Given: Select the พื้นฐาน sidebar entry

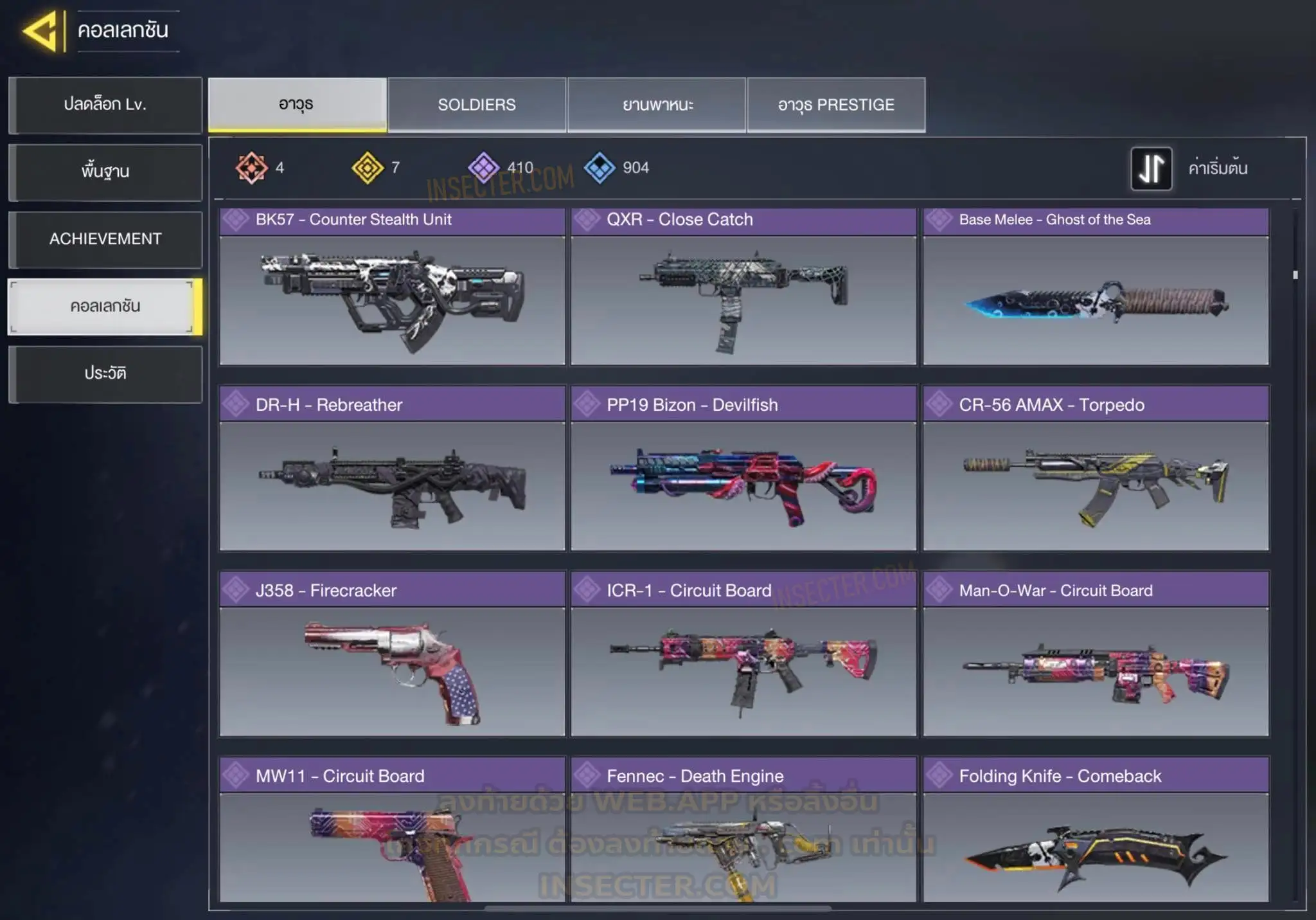Looking at the screenshot, I should click(x=105, y=172).
